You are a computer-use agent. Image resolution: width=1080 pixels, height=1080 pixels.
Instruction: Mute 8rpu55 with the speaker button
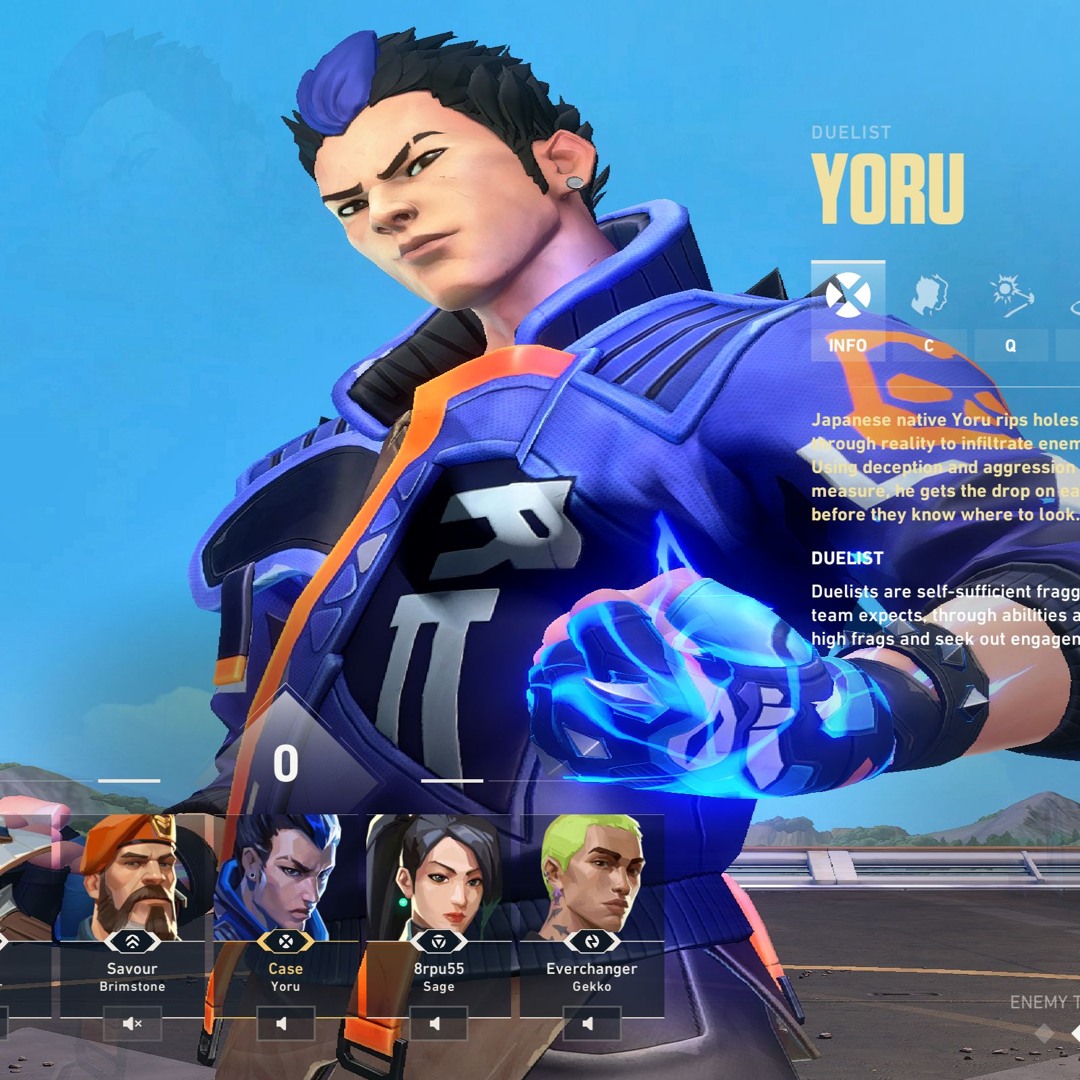[x=438, y=1024]
